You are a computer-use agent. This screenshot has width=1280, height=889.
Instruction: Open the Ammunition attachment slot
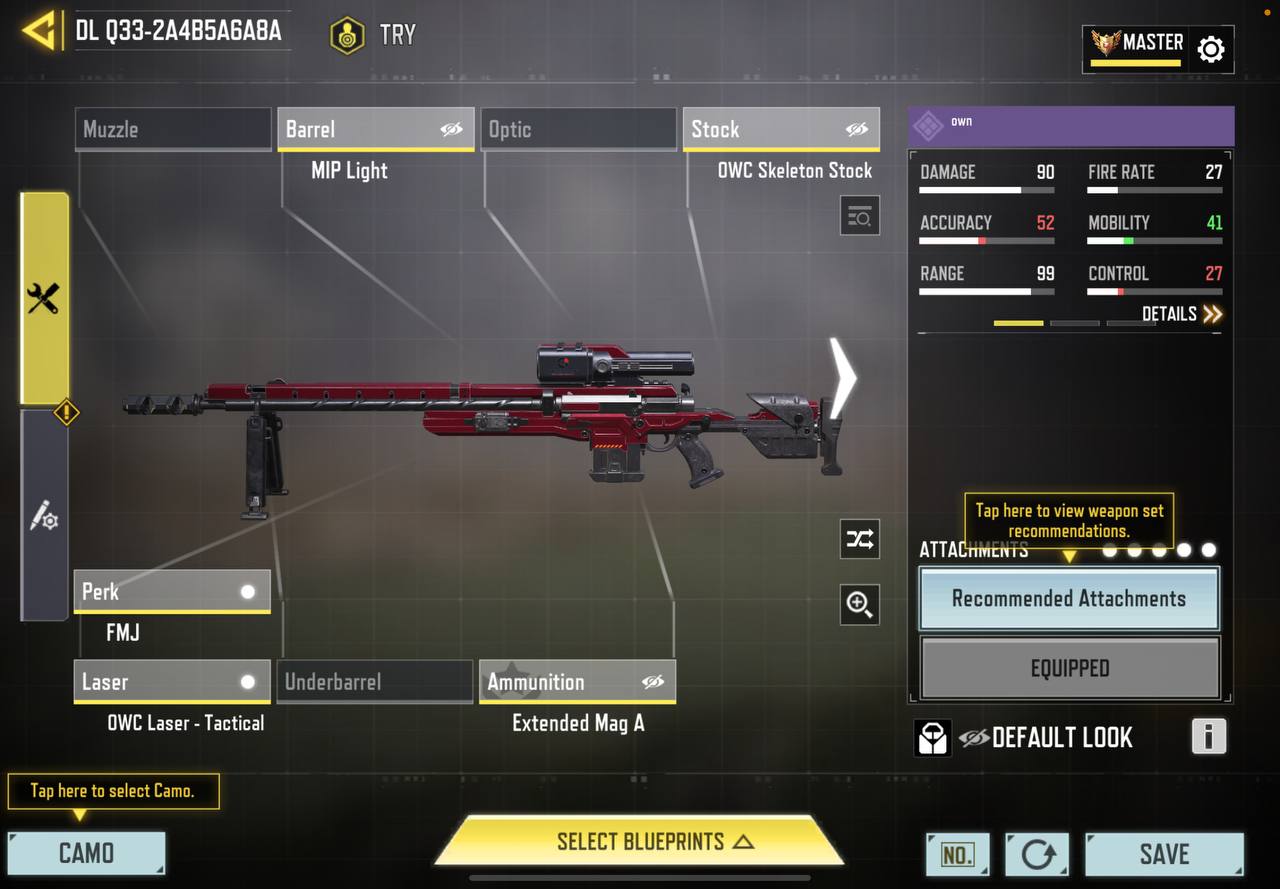pyautogui.click(x=577, y=682)
